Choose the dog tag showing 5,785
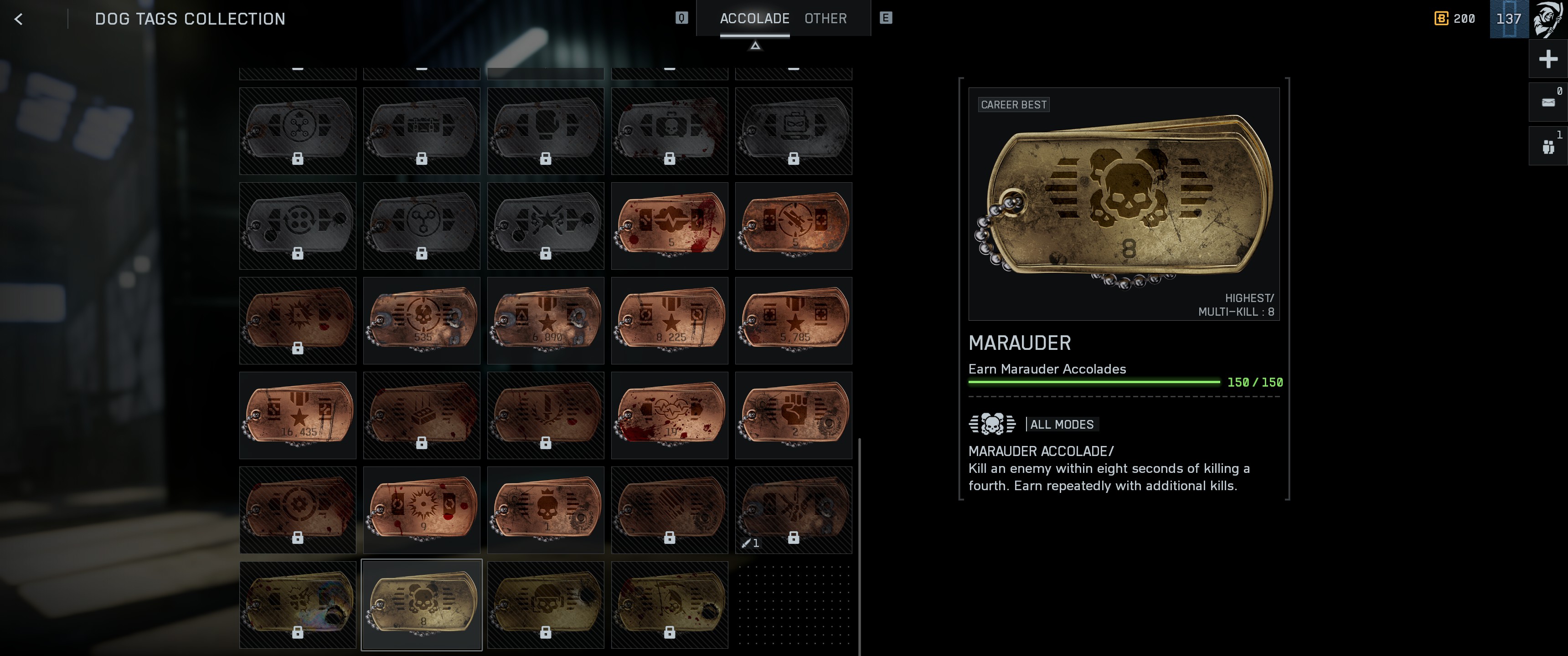Image resolution: width=1568 pixels, height=656 pixels. (793, 321)
